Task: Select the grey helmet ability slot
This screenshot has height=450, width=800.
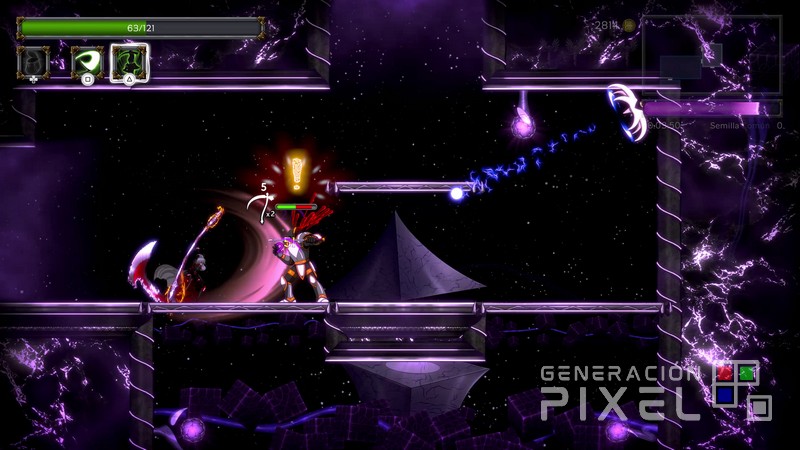Action: click(x=33, y=62)
